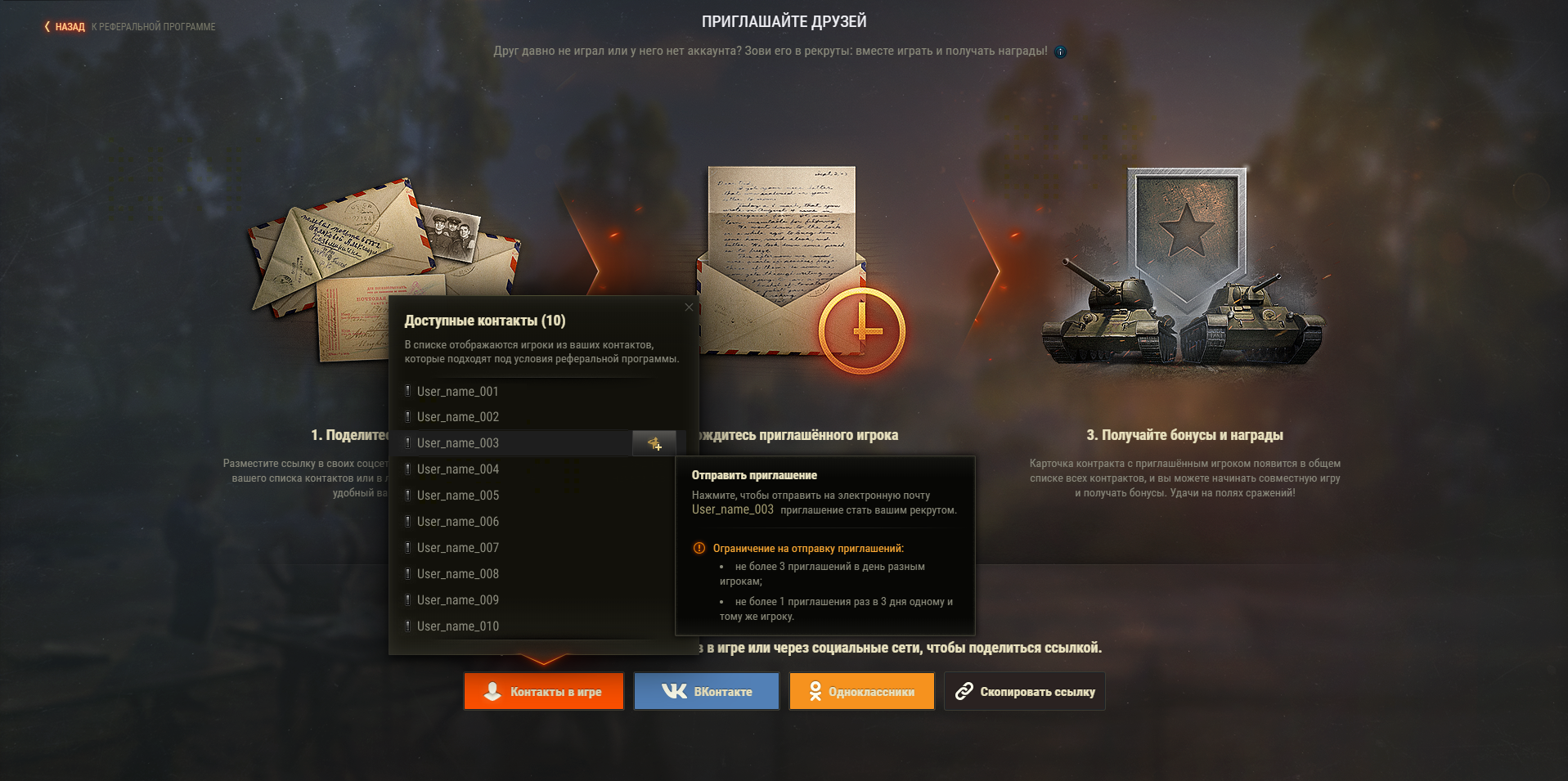The width and height of the screenshot is (1568, 781).
Task: Pick User_name_007 from the list
Action: pyautogui.click(x=457, y=548)
